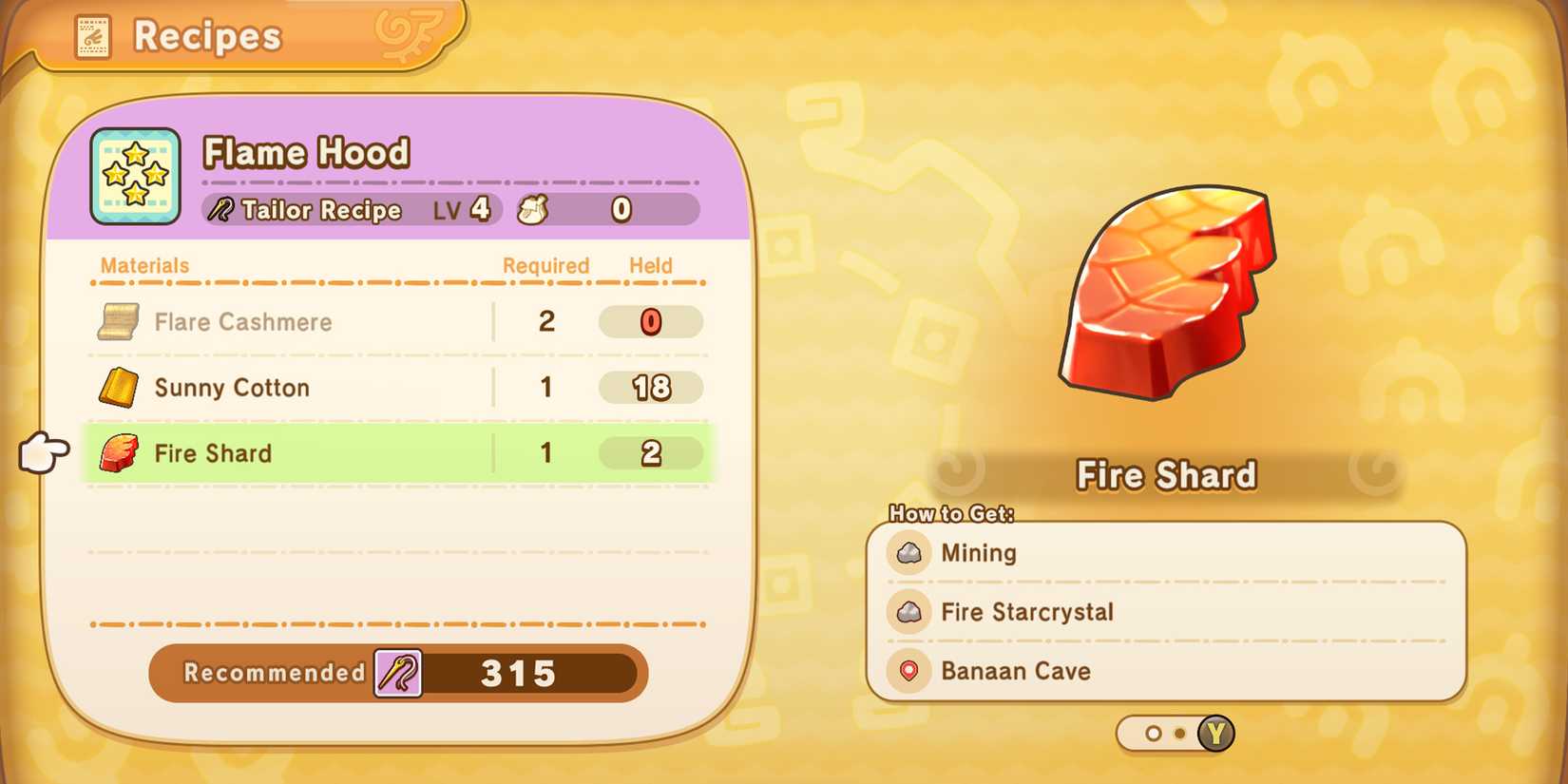Select the Fire Shard icon in the materials list
The width and height of the screenshot is (1568, 784).
[118, 453]
